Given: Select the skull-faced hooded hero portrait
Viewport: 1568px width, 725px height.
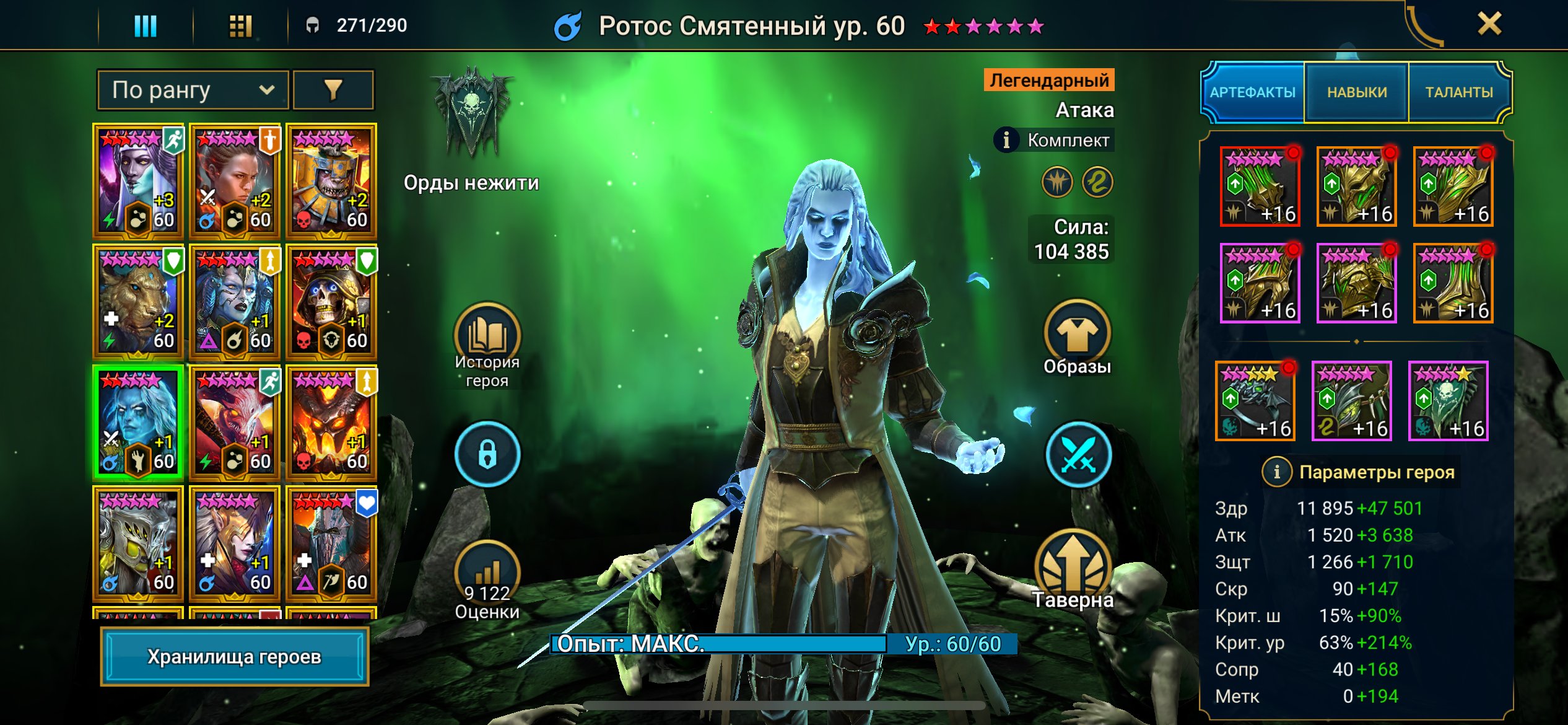Looking at the screenshot, I should [331, 303].
